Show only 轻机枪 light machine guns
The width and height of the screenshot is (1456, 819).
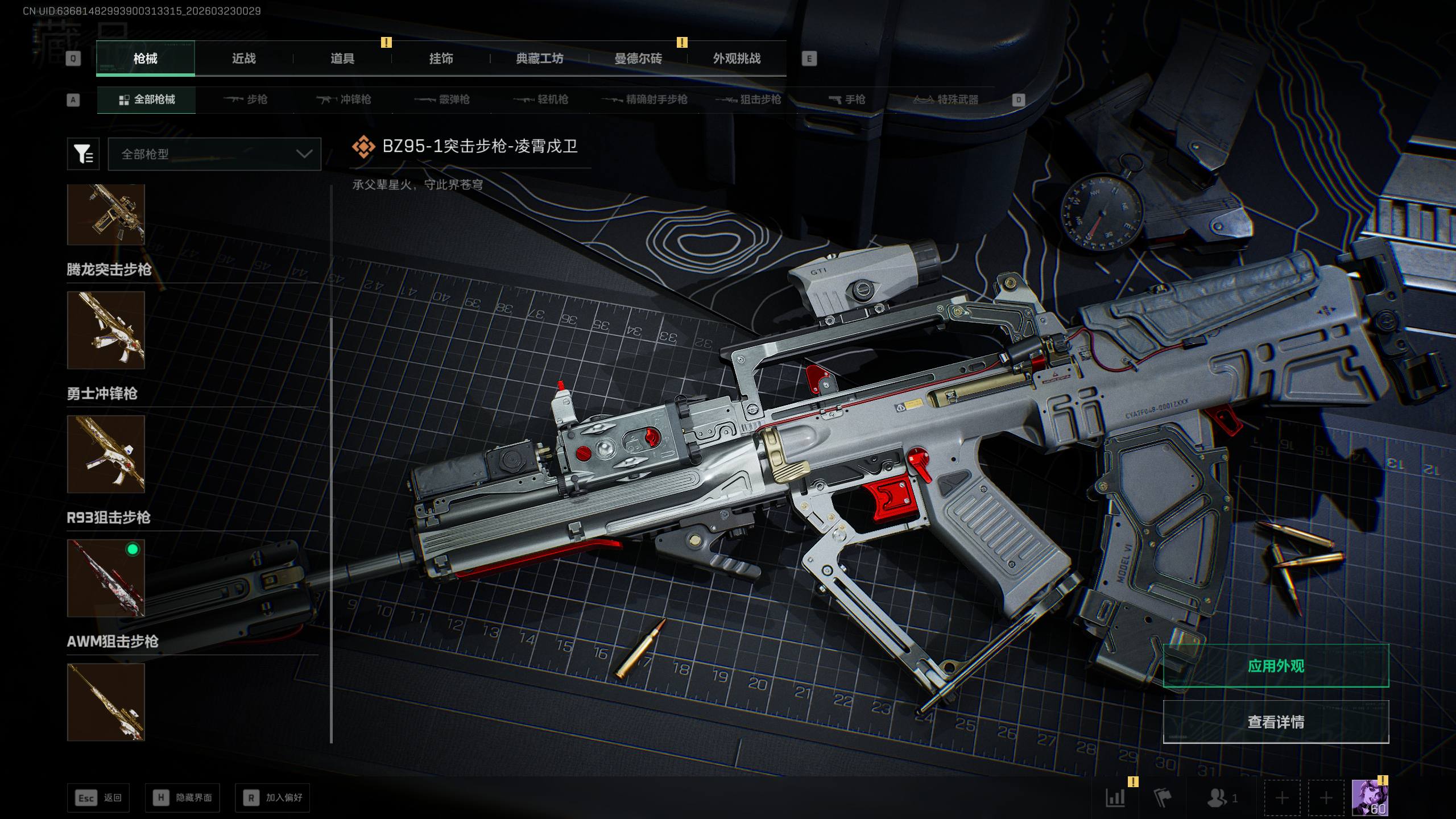541,100
